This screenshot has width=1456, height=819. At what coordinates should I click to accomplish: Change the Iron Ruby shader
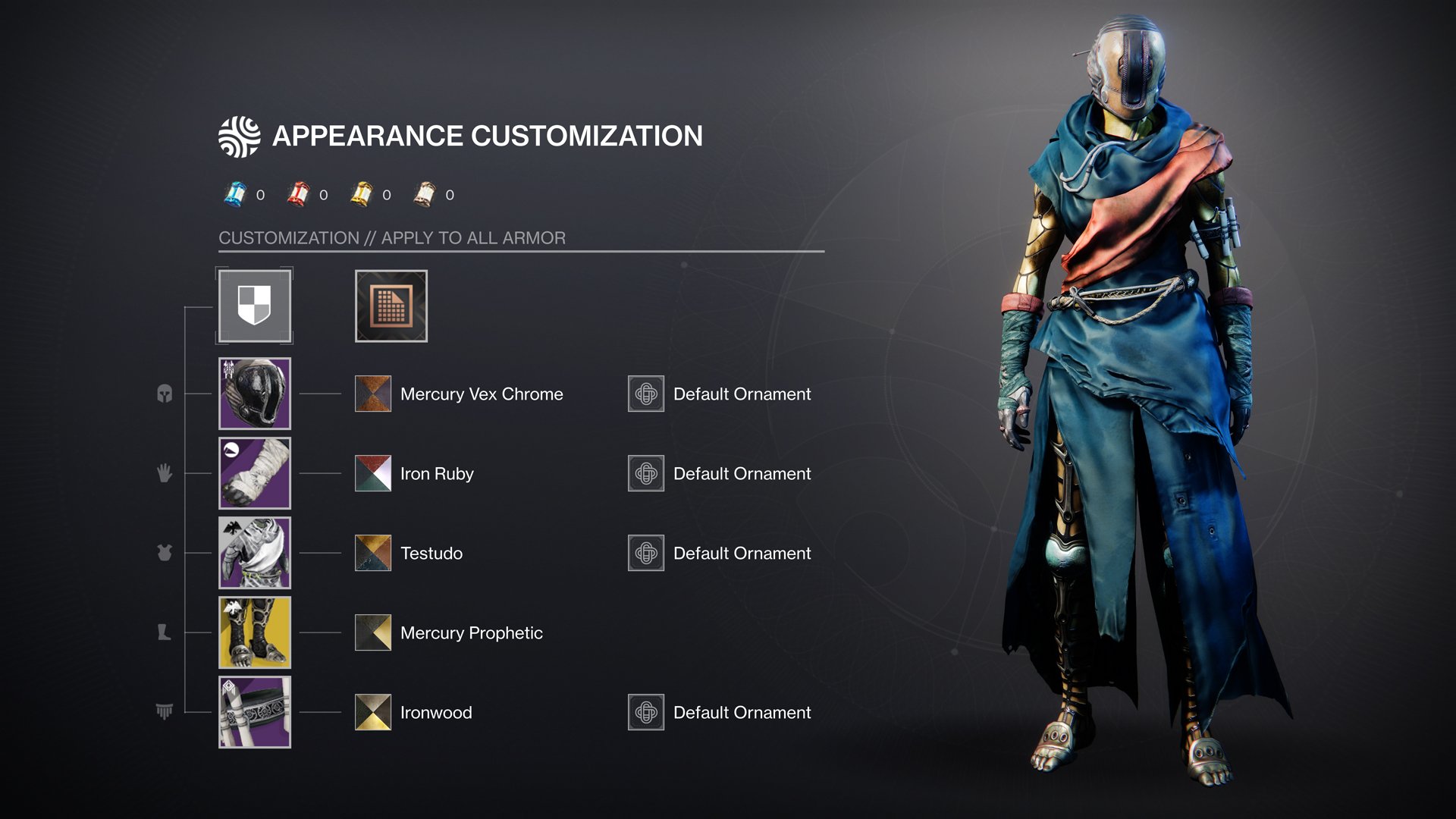click(373, 473)
